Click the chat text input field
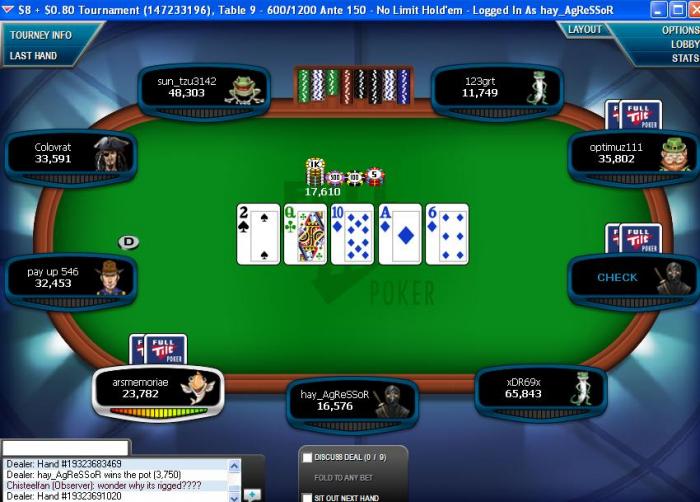Viewport: 700px width, 502px height. coord(66,447)
